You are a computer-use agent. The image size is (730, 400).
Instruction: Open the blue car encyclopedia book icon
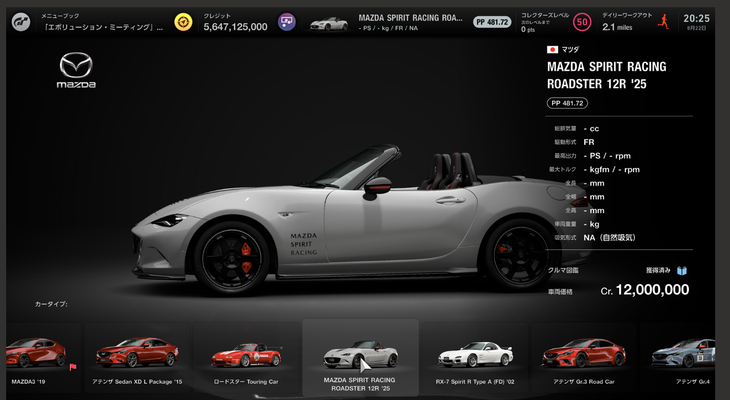(682, 270)
